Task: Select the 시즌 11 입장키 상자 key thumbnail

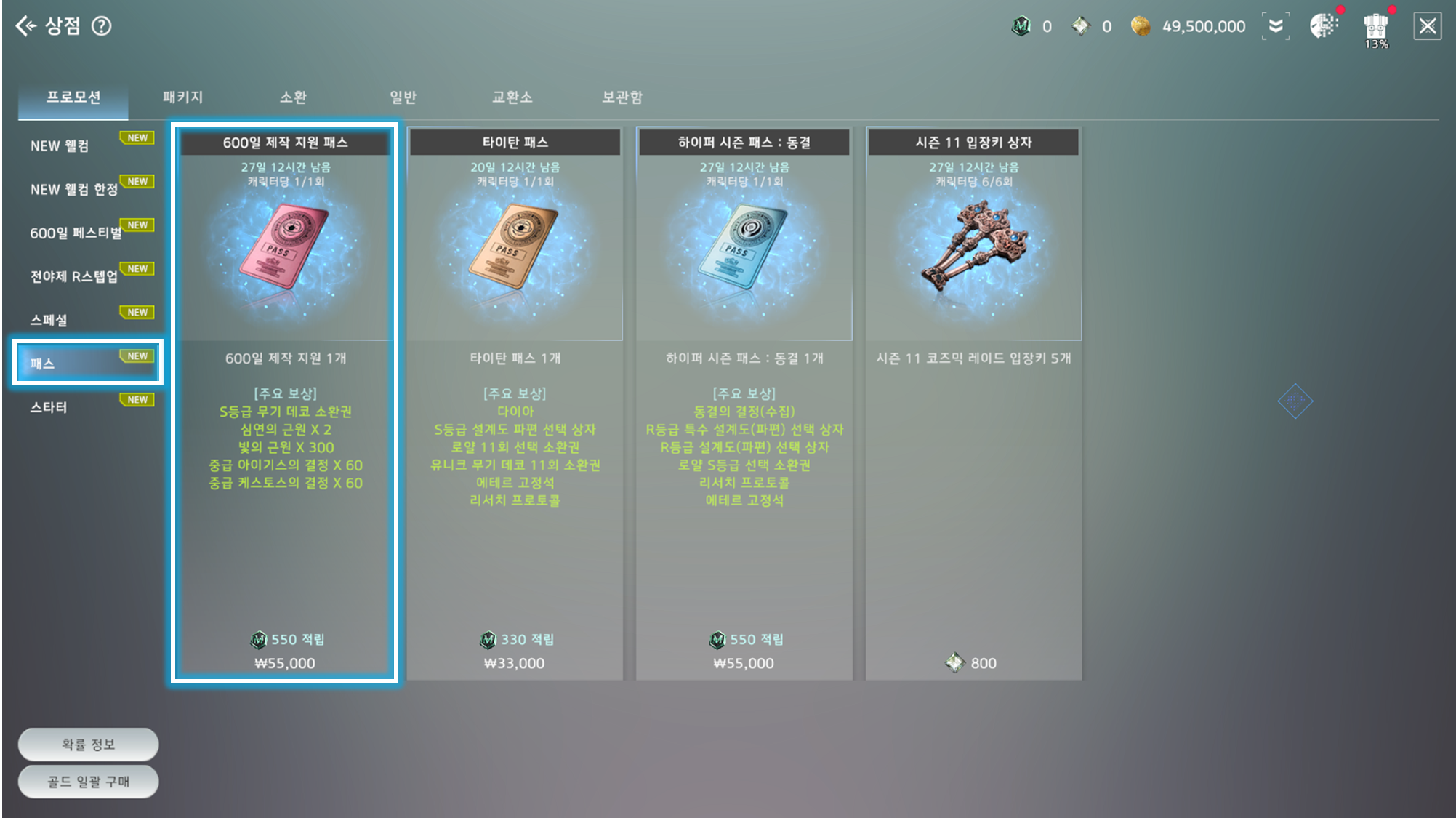Action: (x=972, y=251)
